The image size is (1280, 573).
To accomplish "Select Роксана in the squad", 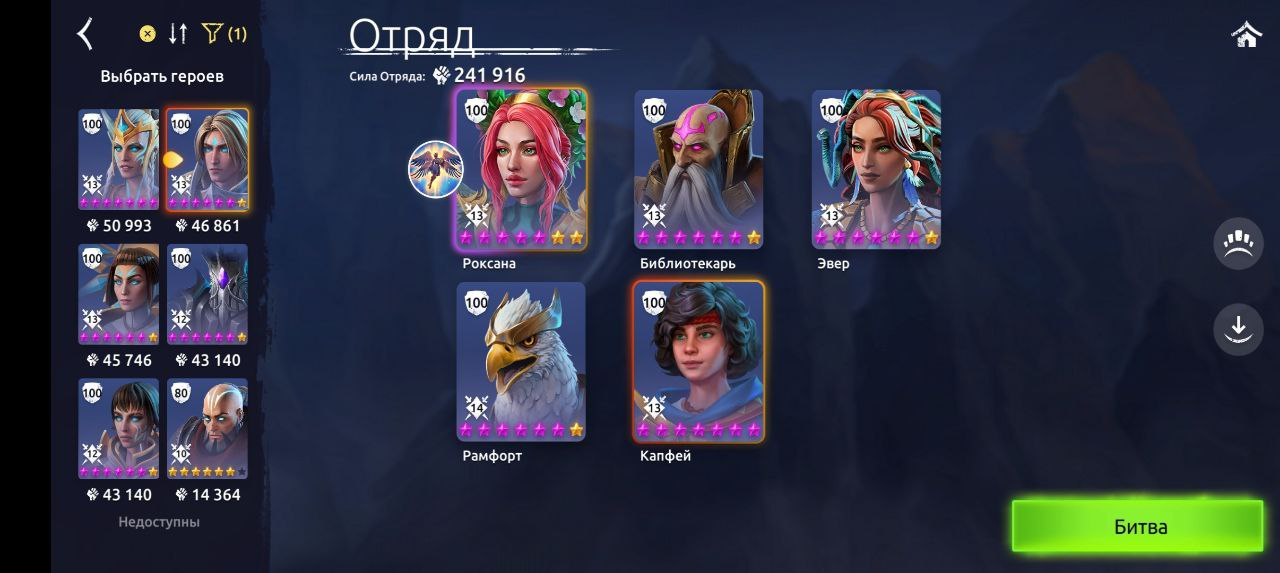I will (x=521, y=168).
